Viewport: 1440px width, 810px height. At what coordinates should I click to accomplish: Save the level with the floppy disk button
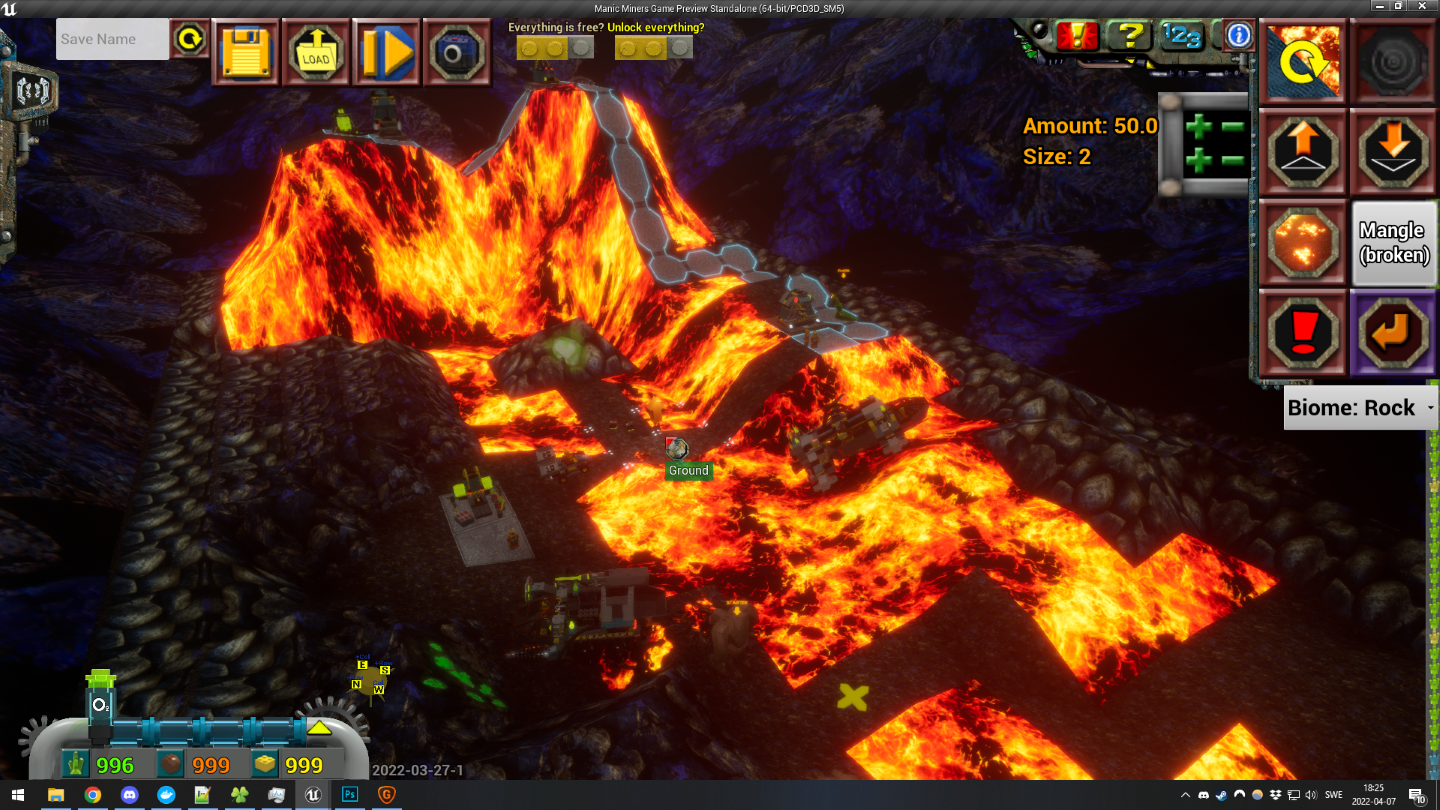point(247,51)
